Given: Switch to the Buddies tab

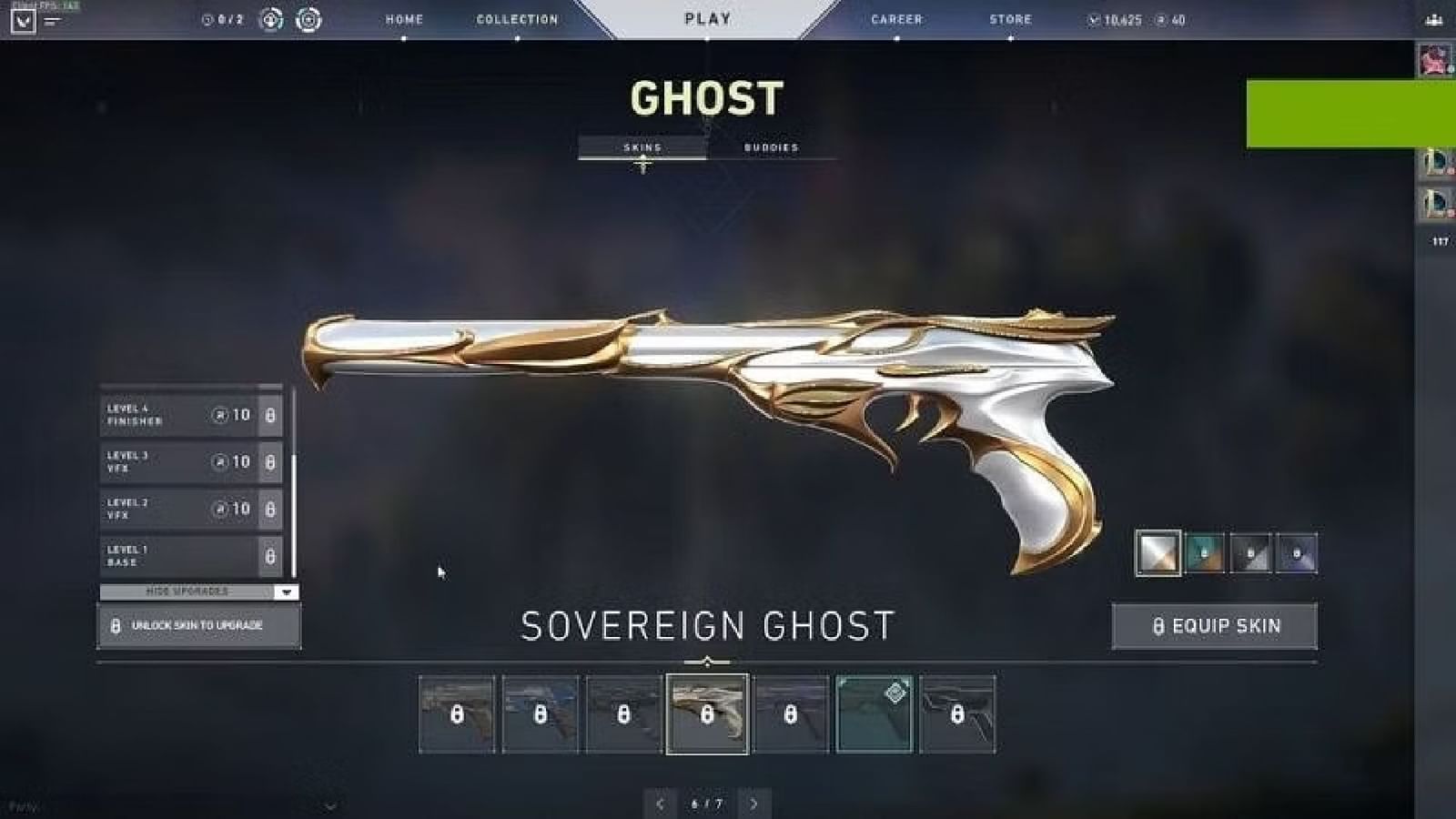Looking at the screenshot, I should pyautogui.click(x=771, y=146).
